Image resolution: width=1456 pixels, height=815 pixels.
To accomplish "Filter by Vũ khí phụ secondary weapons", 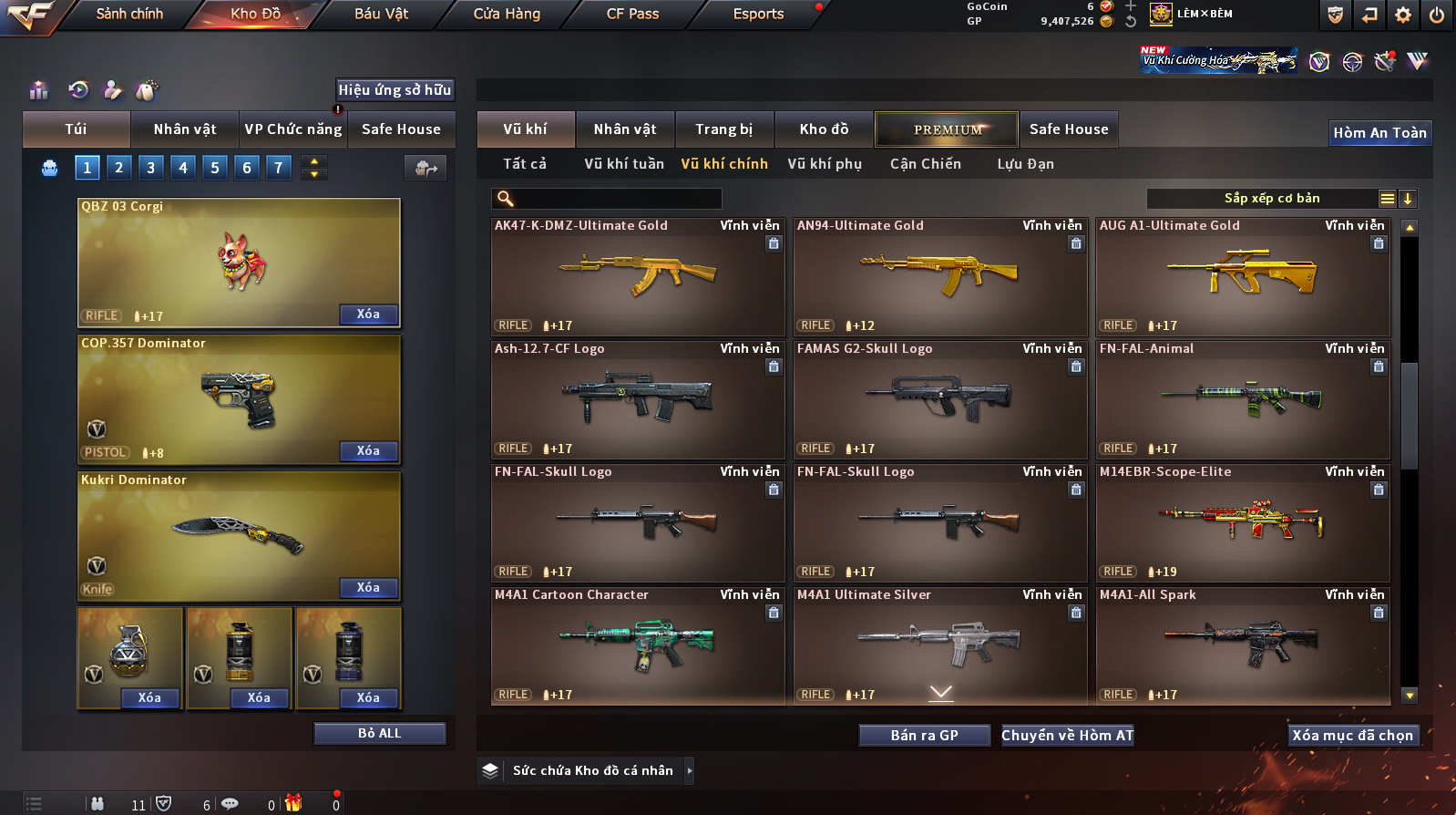I will tap(825, 164).
